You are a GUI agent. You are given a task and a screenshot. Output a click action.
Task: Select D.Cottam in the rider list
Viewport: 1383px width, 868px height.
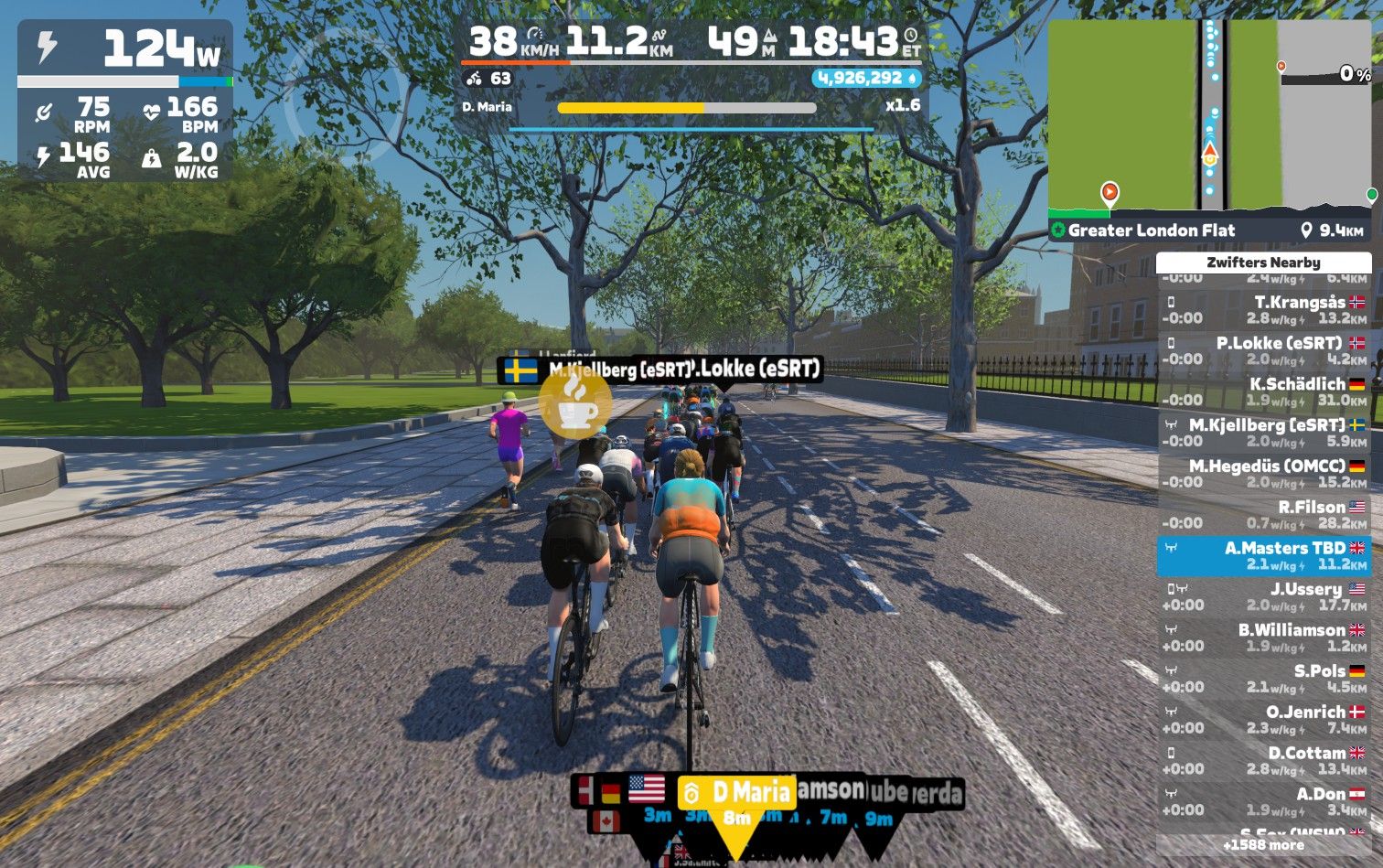[1264, 761]
